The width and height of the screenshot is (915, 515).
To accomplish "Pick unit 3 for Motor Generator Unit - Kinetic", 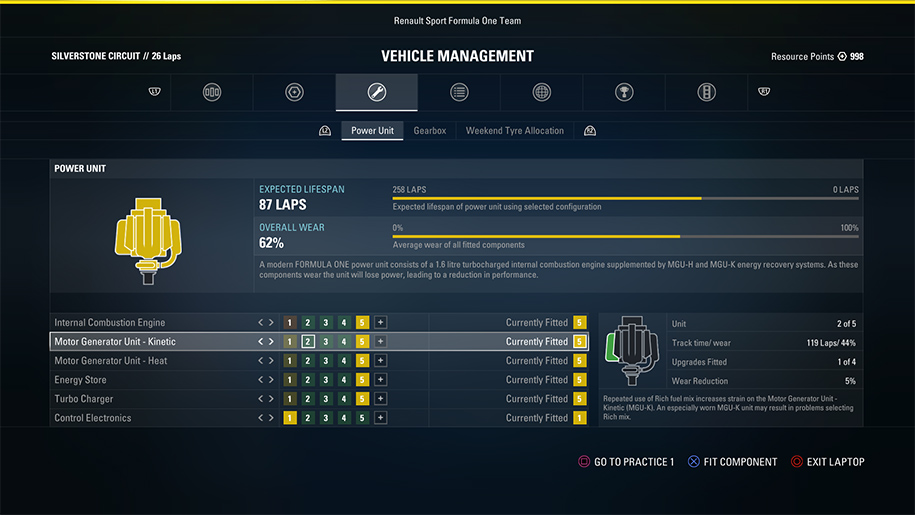I will [326, 342].
